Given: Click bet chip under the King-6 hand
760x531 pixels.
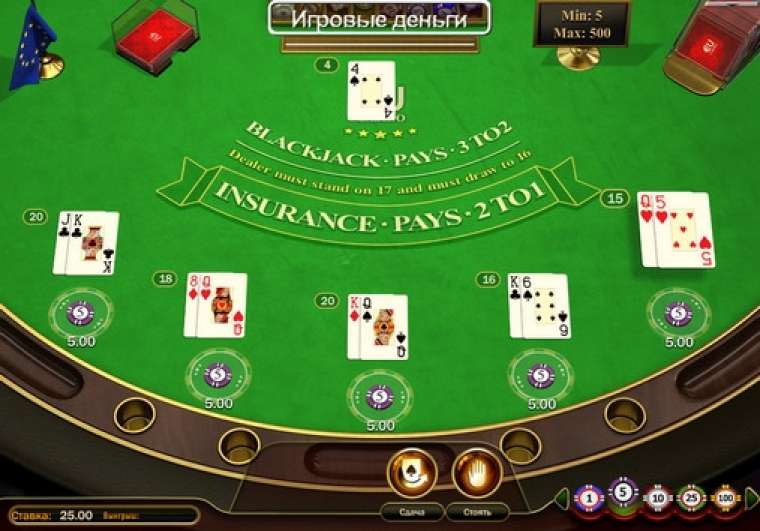Looking at the screenshot, I should [541, 375].
